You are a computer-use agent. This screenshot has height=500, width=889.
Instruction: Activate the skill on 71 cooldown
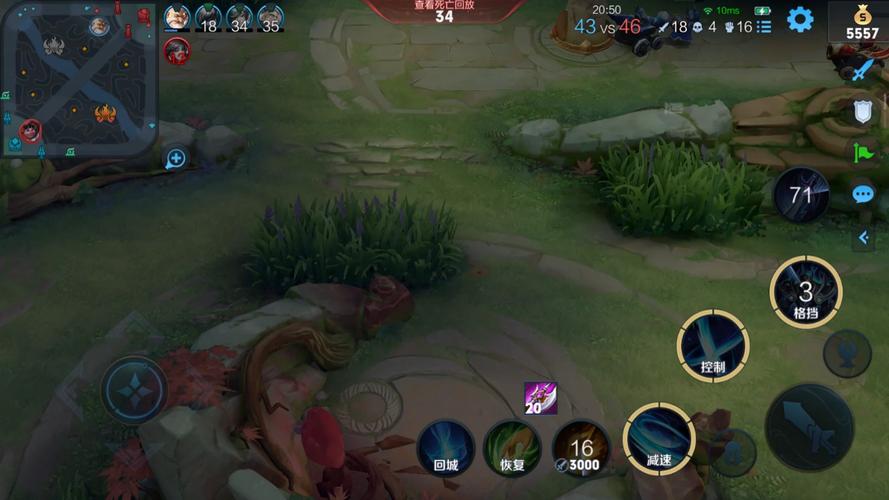point(800,195)
